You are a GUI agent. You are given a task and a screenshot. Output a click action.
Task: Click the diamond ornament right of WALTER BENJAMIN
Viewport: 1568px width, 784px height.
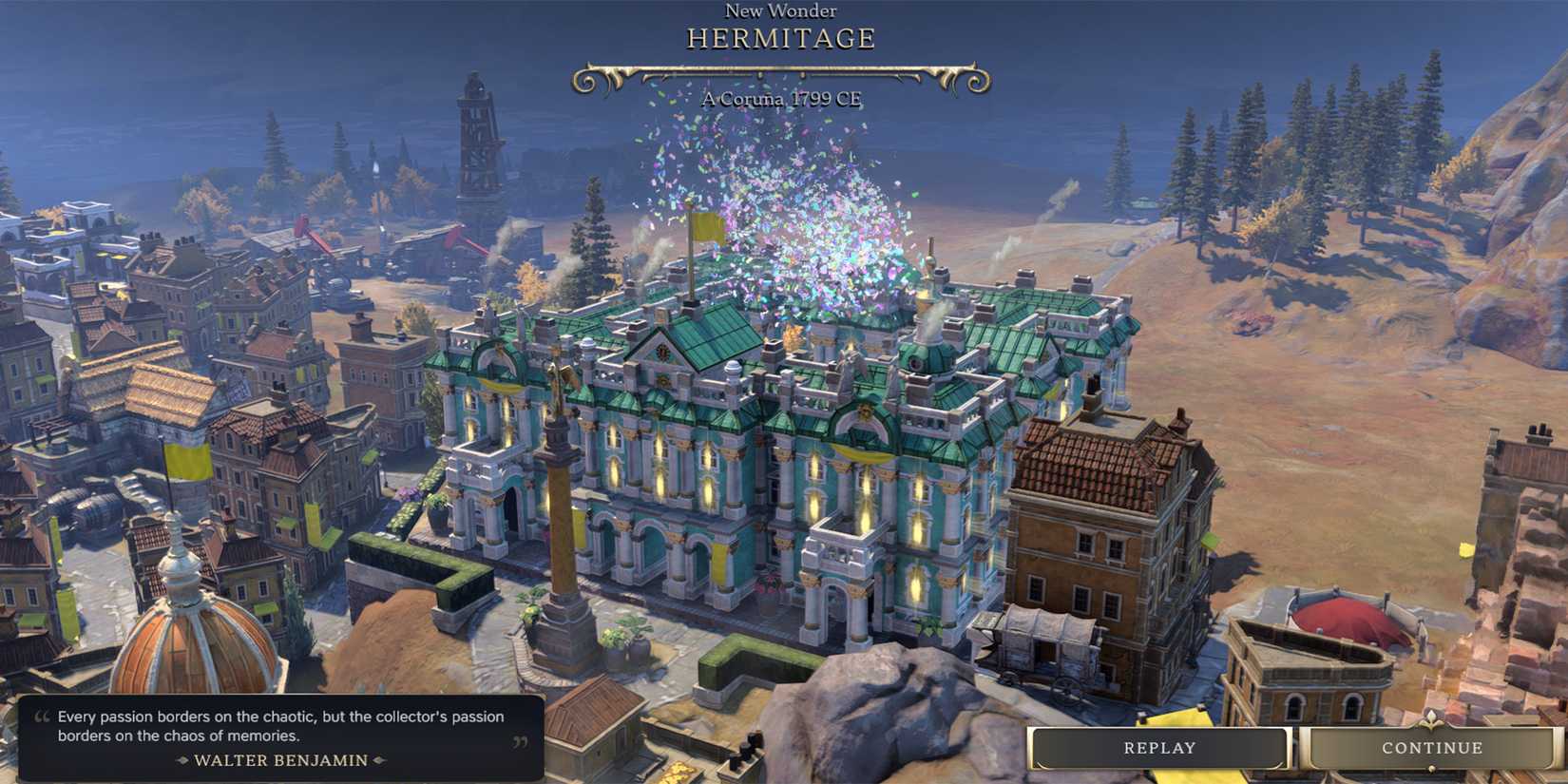380,760
